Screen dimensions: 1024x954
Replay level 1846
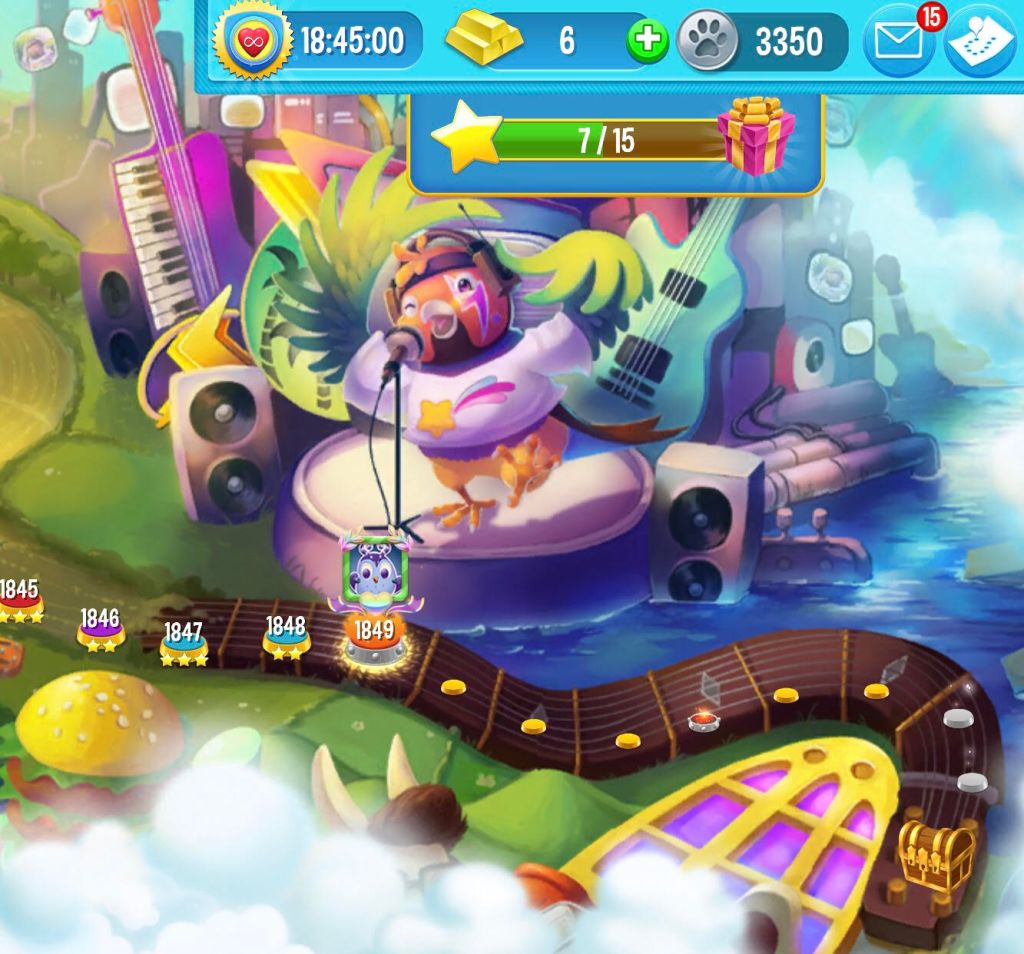[101, 627]
